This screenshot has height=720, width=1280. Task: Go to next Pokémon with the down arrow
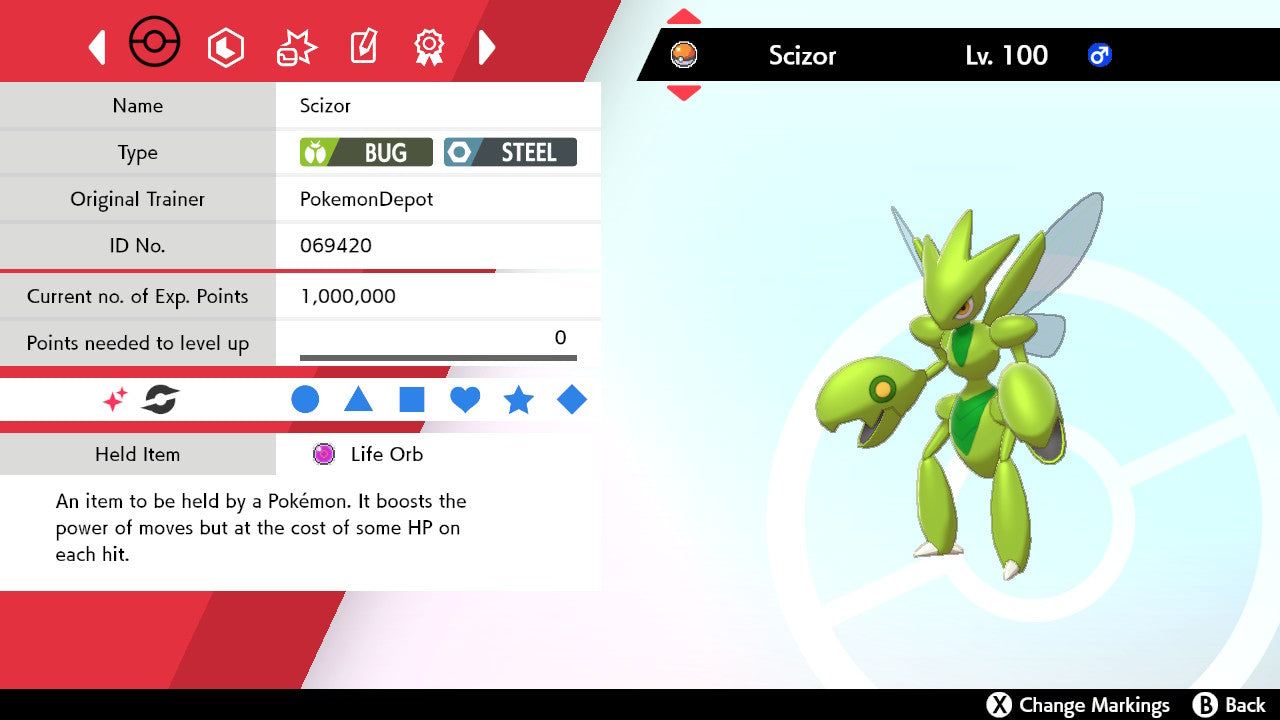683,93
